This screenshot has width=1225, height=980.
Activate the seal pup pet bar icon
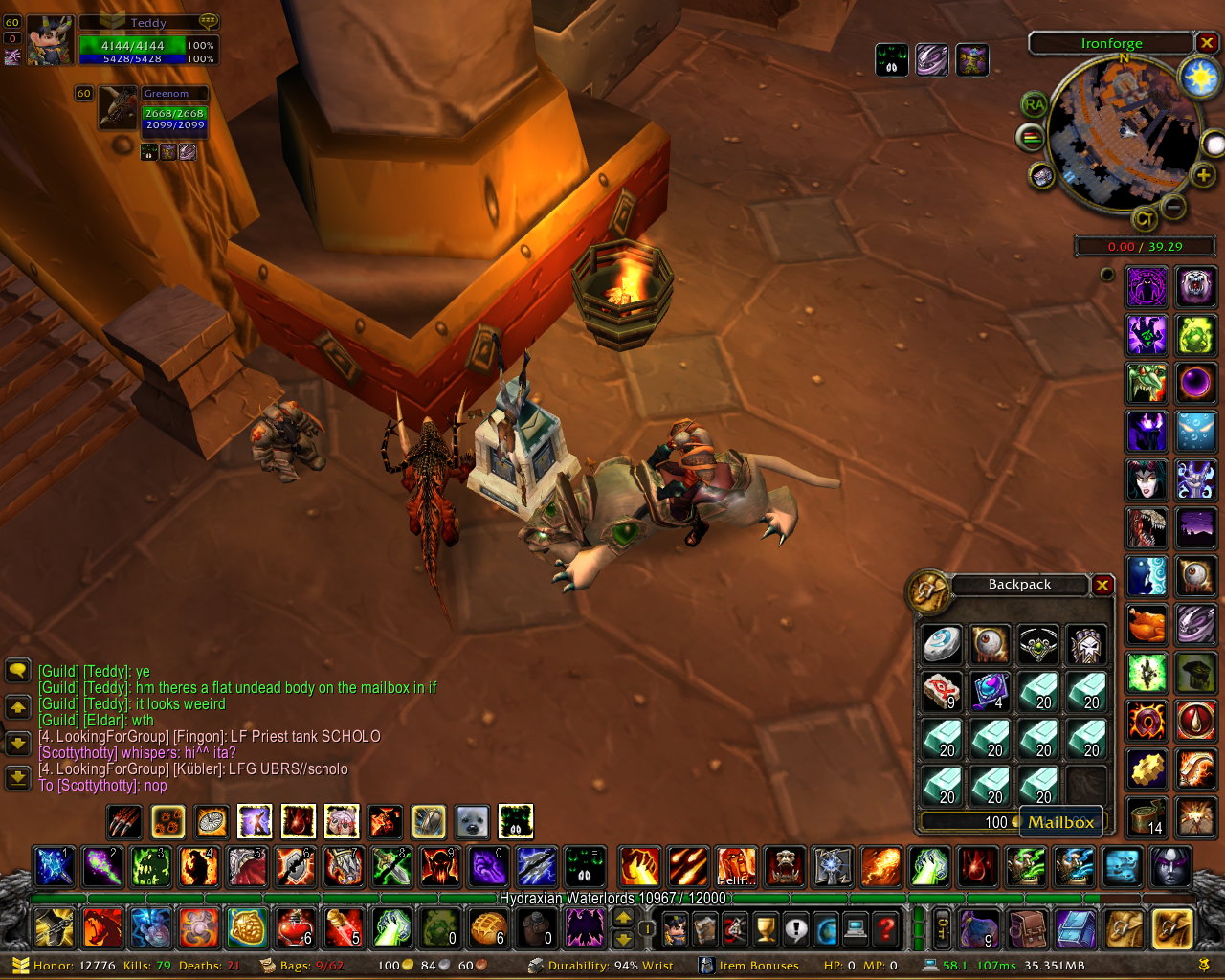472,821
